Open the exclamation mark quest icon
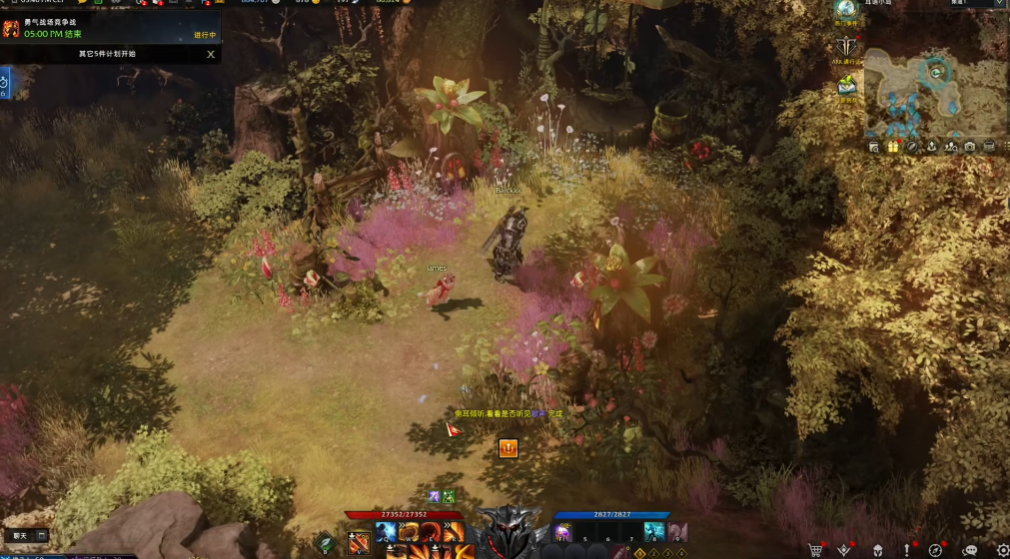Image resolution: width=1010 pixels, height=559 pixels. click(906, 549)
